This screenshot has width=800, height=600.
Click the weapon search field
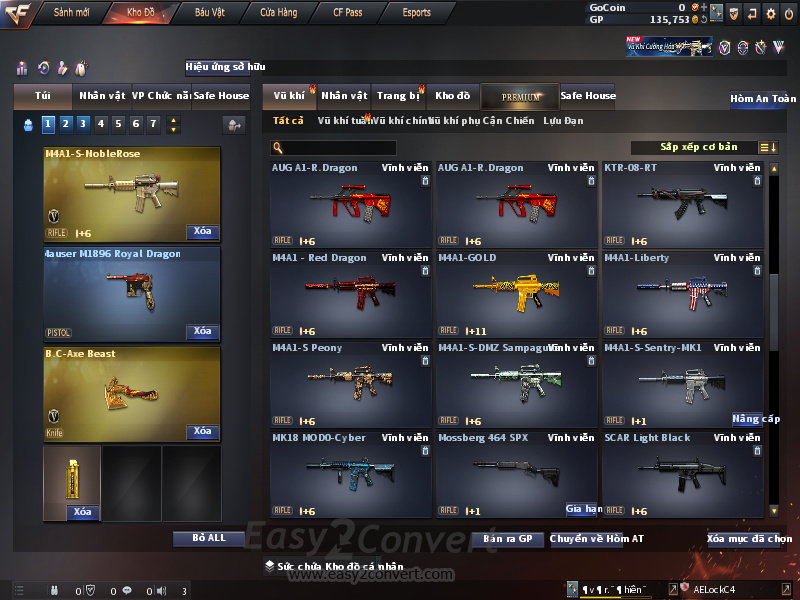coord(335,148)
